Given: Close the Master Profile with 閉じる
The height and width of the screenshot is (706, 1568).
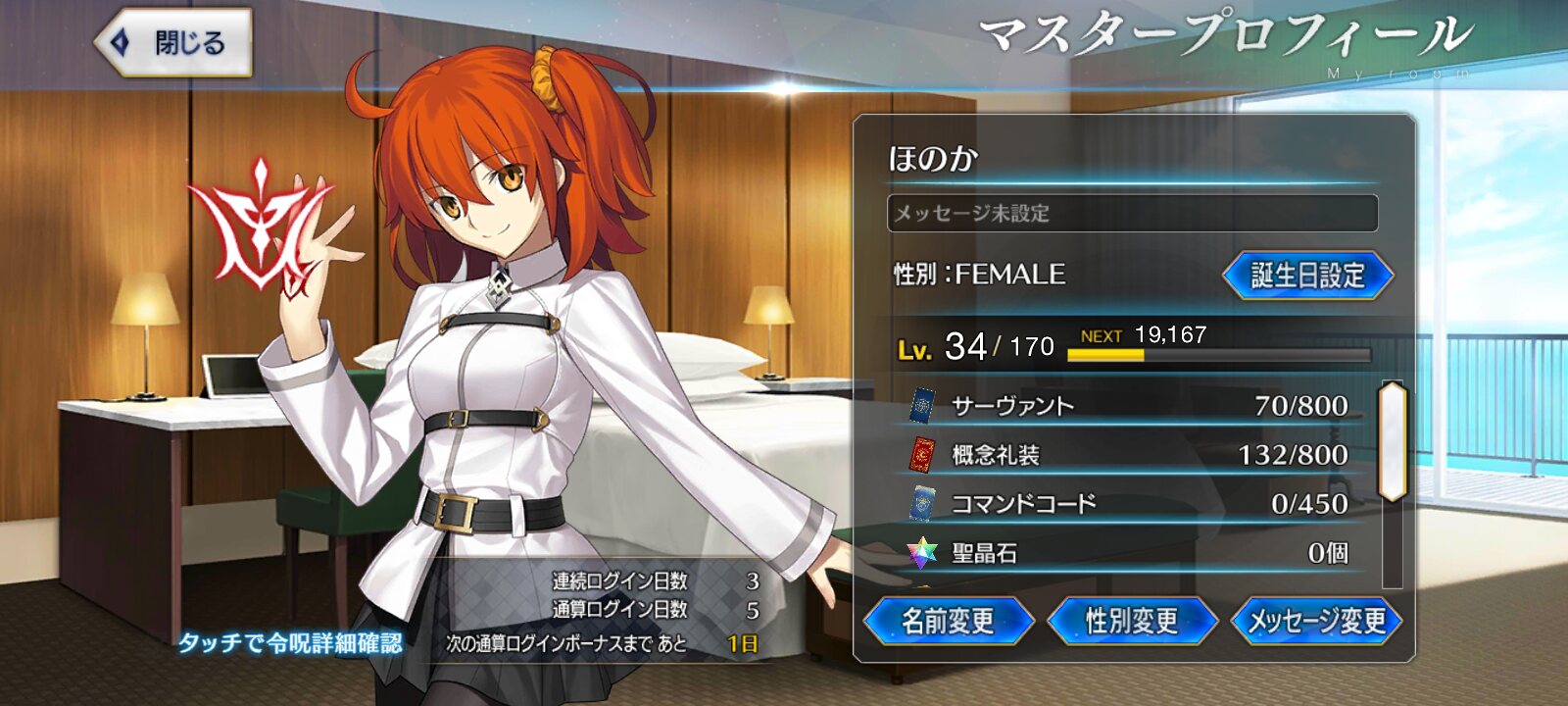Looking at the screenshot, I should [x=174, y=43].
